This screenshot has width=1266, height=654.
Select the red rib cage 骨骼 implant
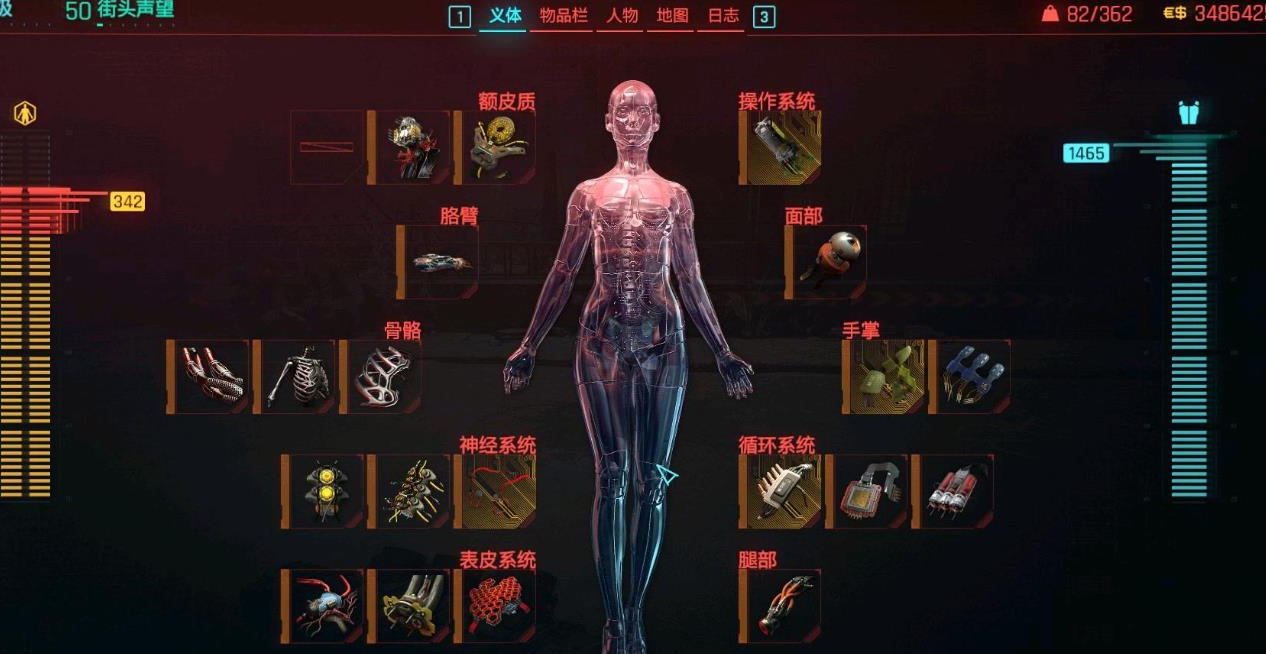381,377
